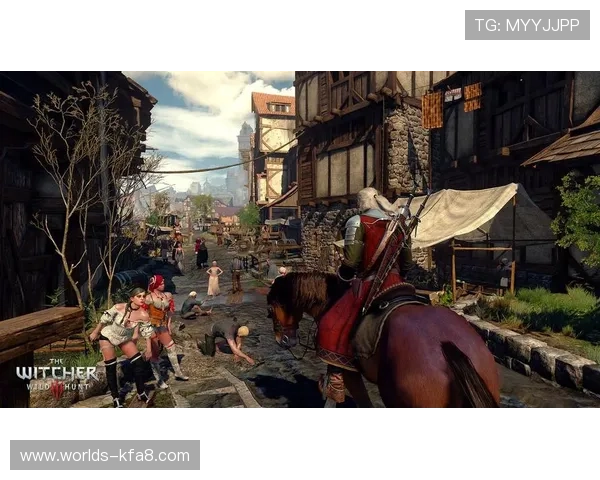The width and height of the screenshot is (600, 480).
Task: Click the TG: MYYJJPP contact label
Action: click(527, 25)
